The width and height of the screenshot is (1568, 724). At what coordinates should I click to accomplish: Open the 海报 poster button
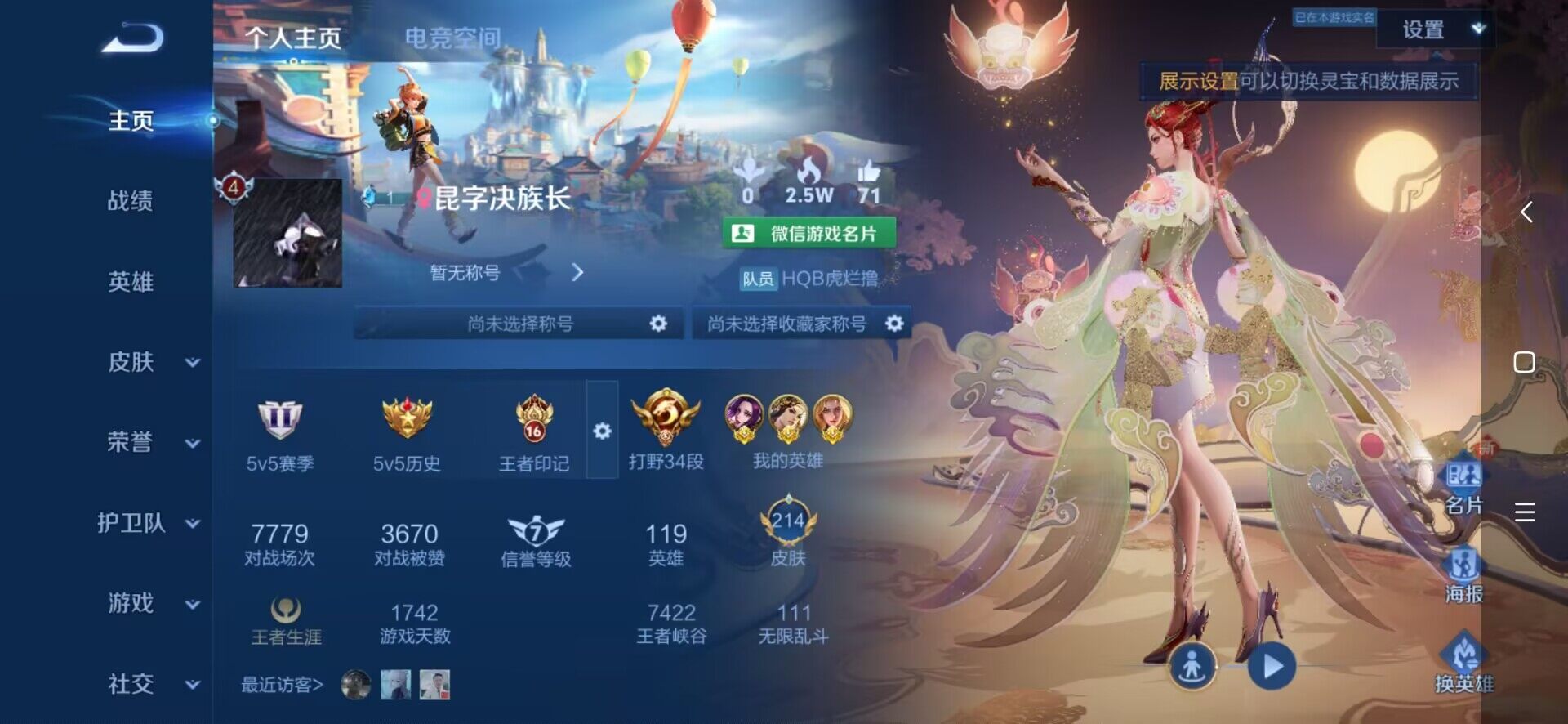click(x=1463, y=574)
